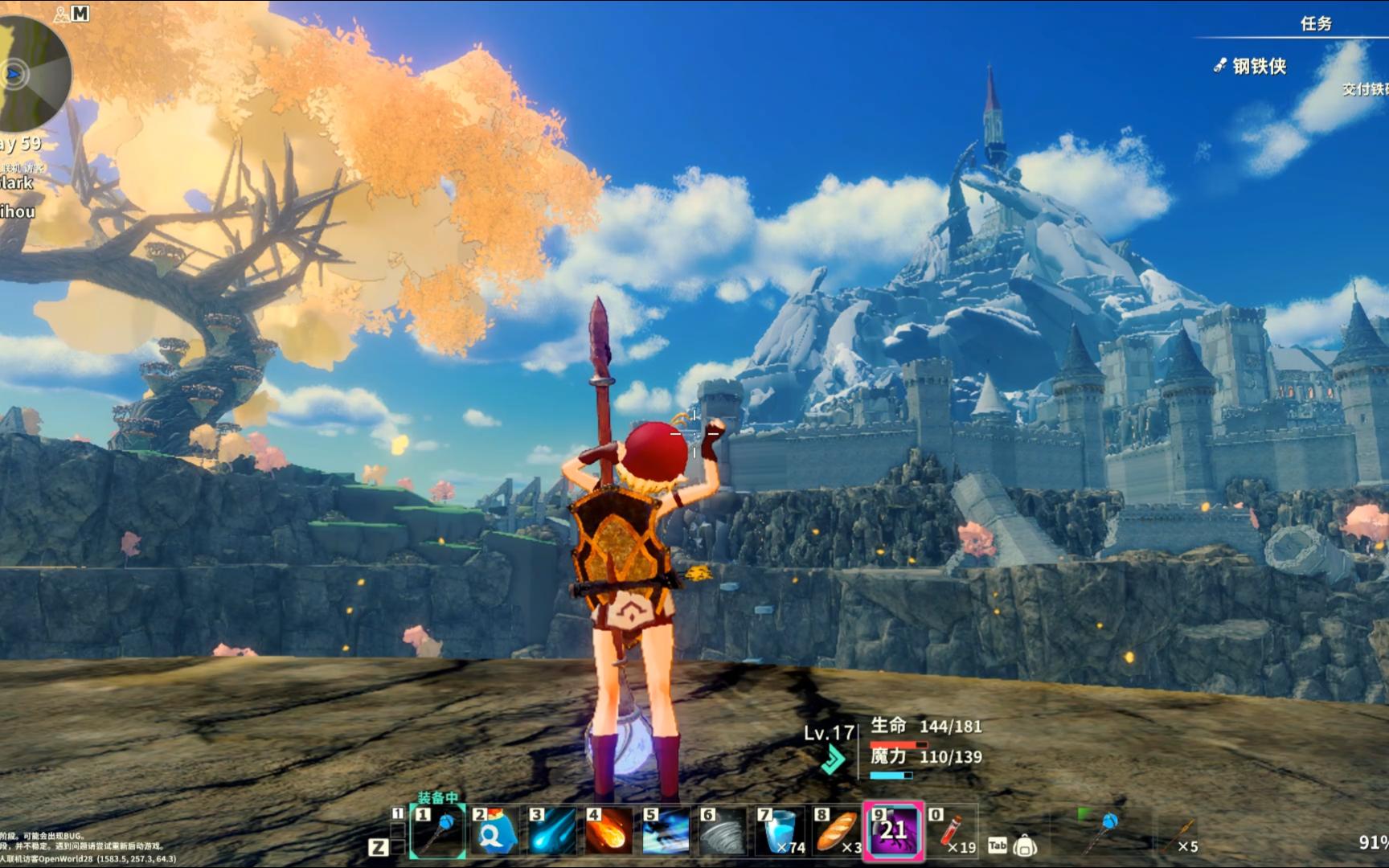Open the circular minimap
1389x868 pixels.
tap(31, 74)
